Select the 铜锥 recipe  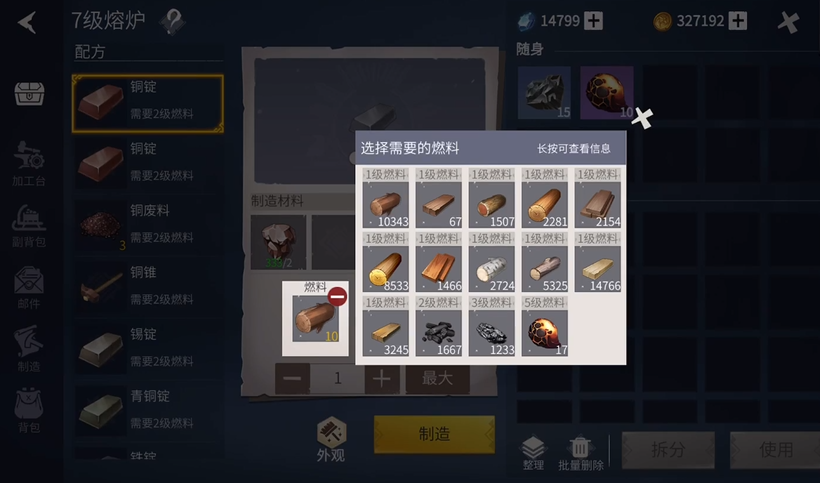[x=147, y=288]
